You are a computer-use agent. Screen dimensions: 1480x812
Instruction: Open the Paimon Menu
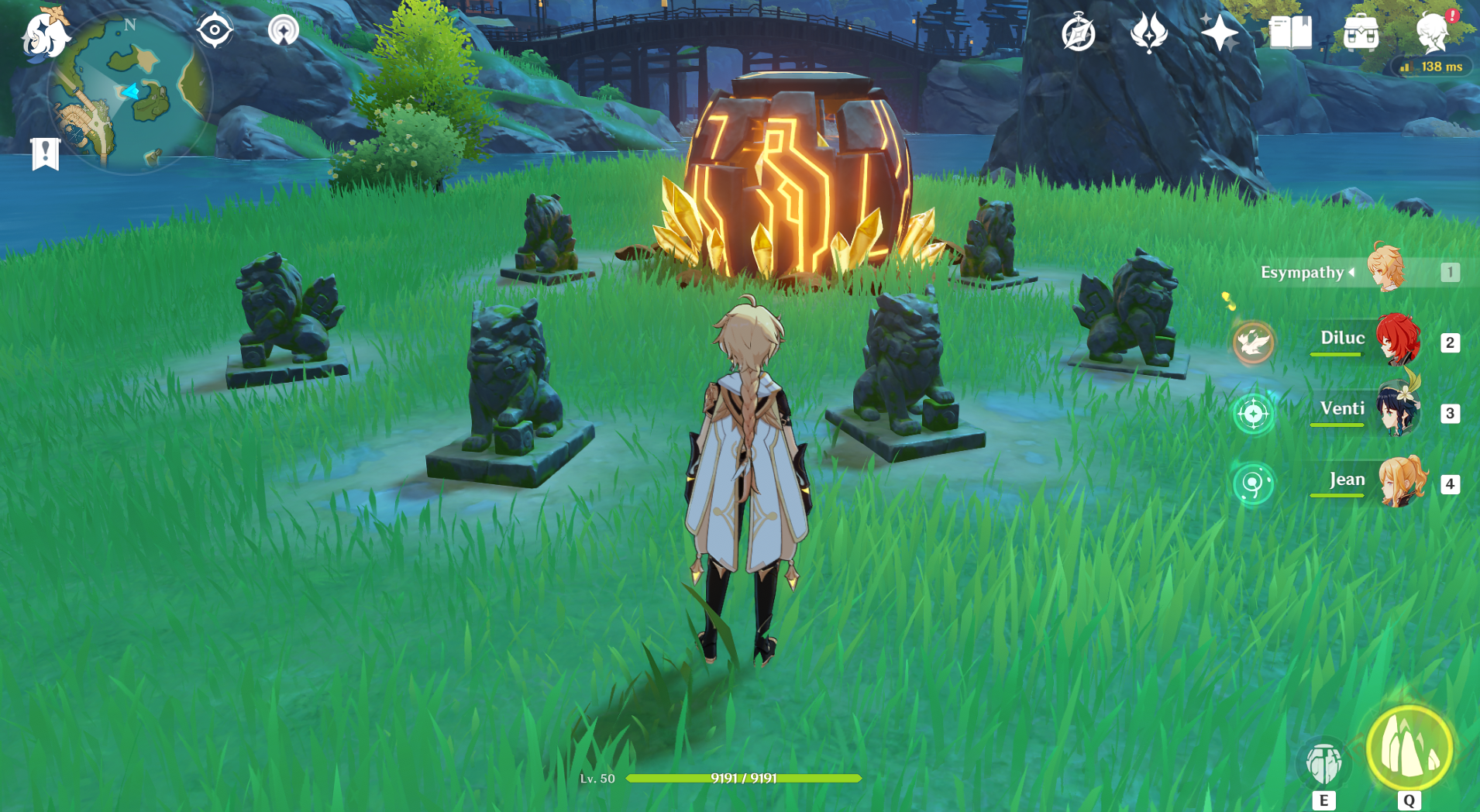[44, 34]
